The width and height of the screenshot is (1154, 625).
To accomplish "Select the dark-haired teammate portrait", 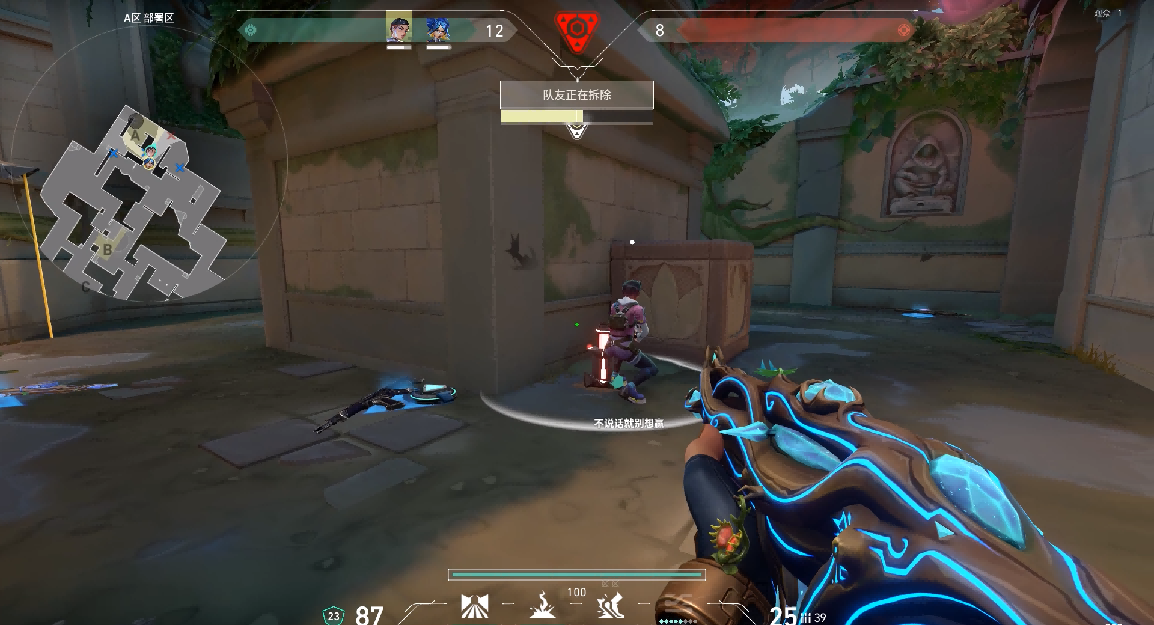I will pyautogui.click(x=399, y=29).
